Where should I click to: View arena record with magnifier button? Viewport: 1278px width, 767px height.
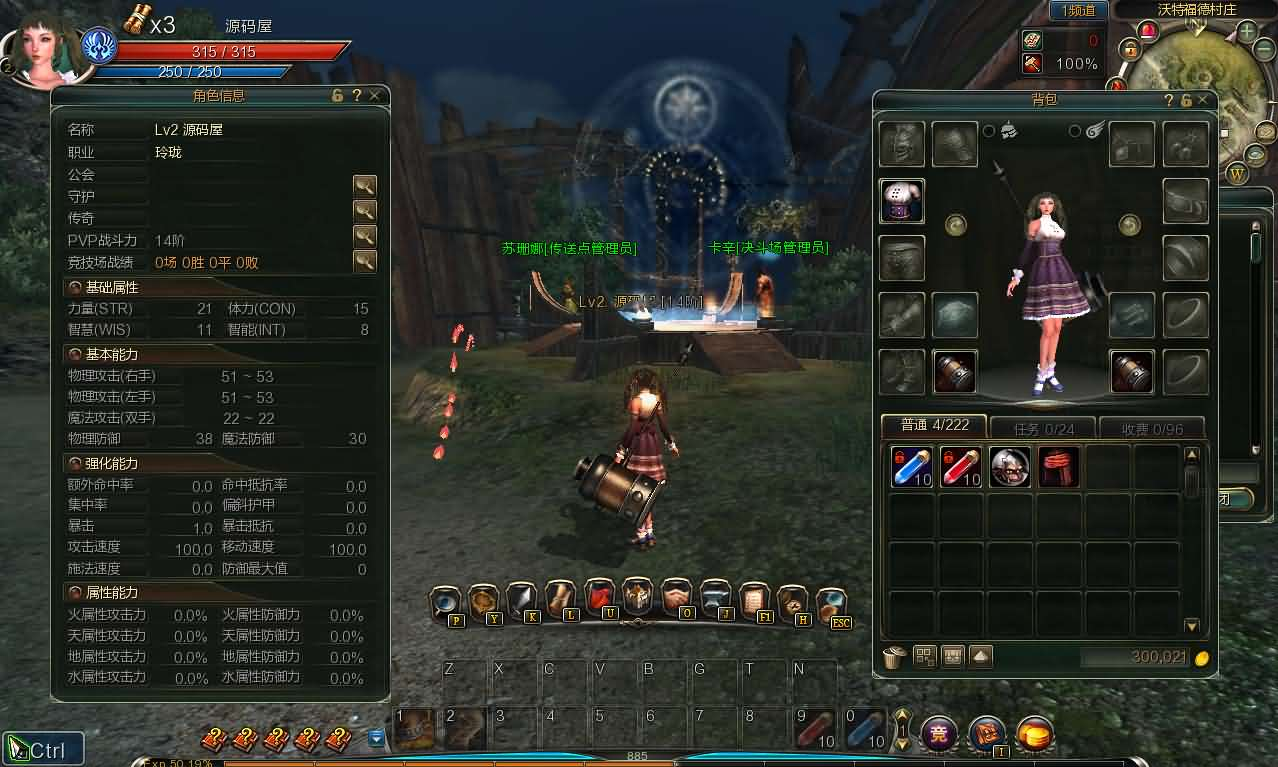364,261
